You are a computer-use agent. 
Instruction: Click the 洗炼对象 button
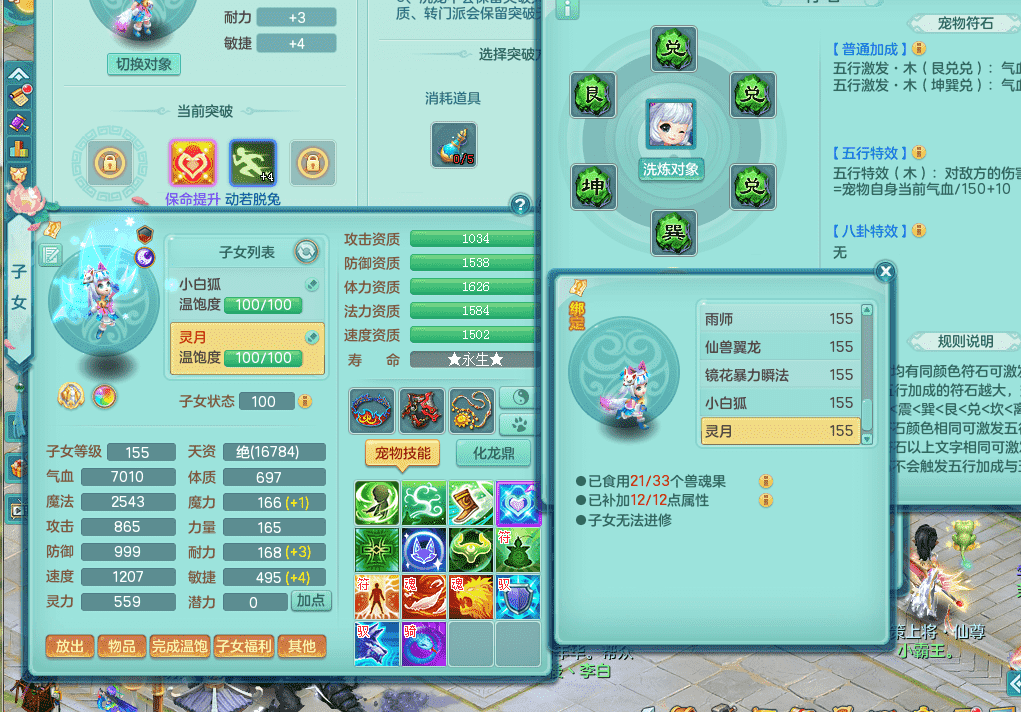pos(671,170)
